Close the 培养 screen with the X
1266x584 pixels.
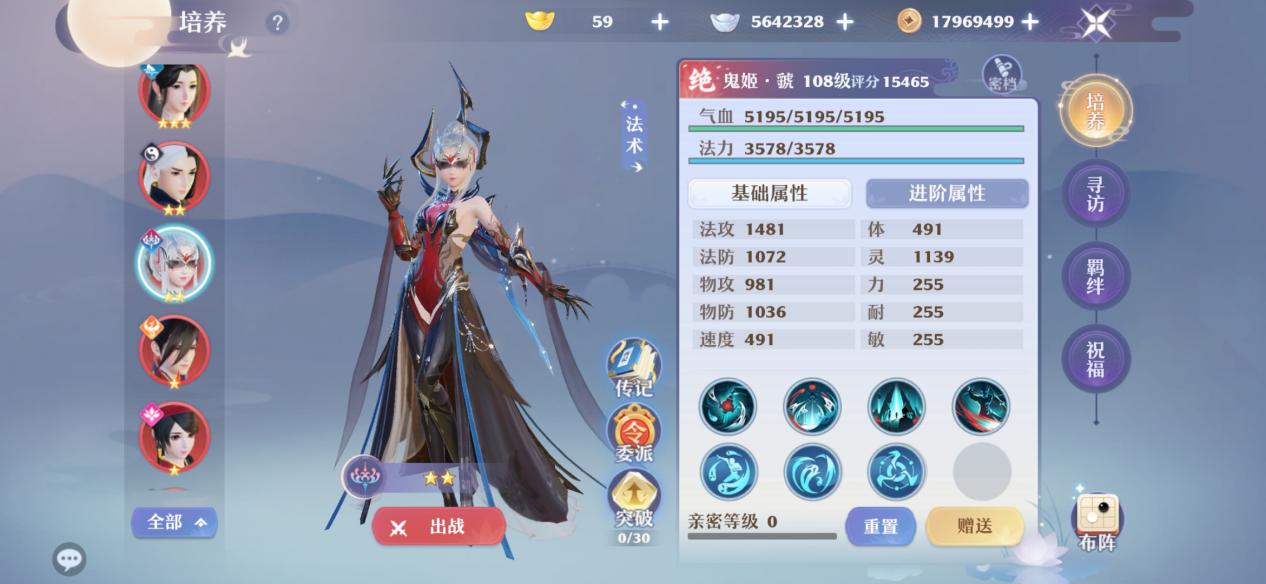pyautogui.click(x=1097, y=22)
